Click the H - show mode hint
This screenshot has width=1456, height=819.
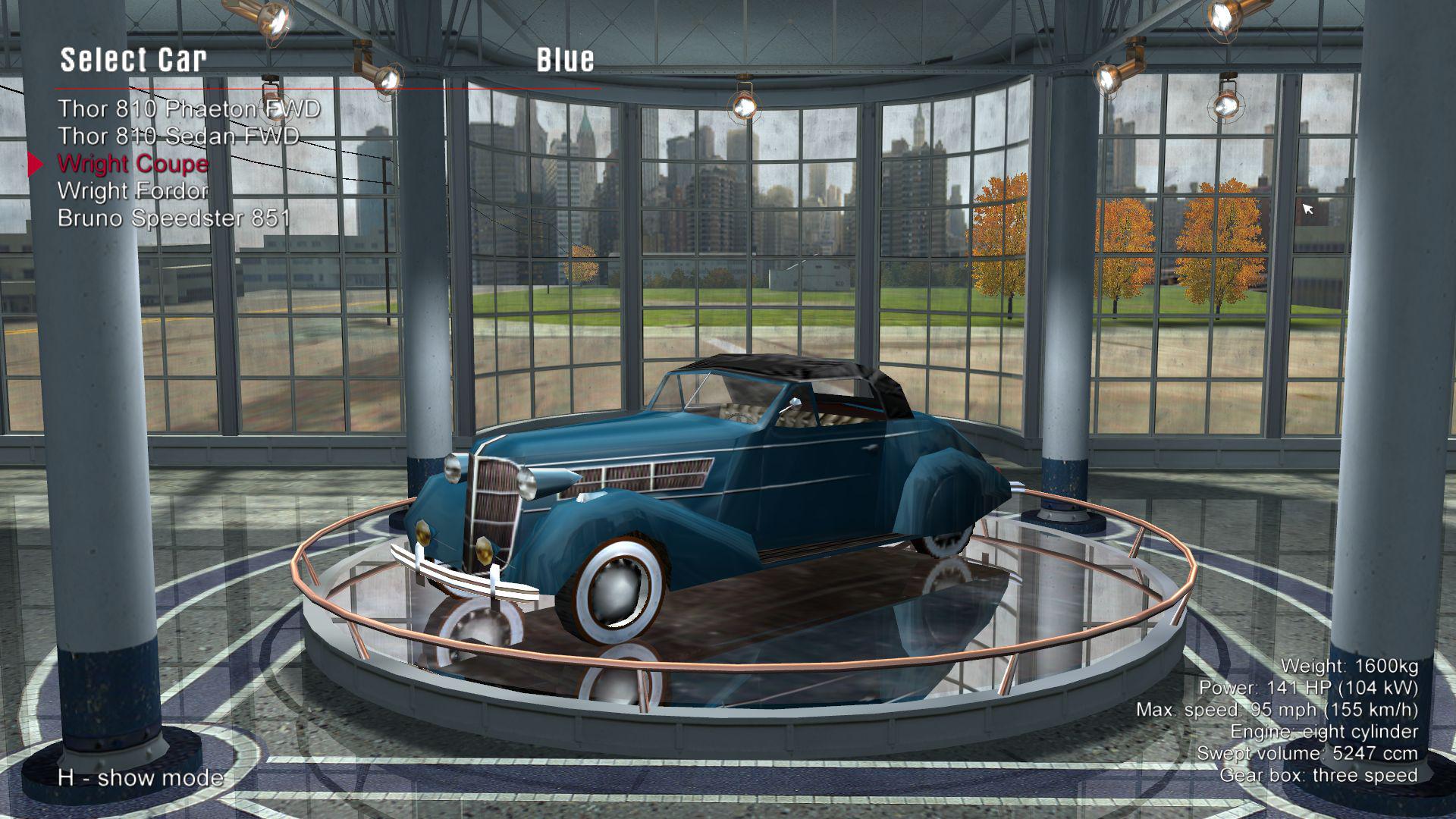point(139,778)
